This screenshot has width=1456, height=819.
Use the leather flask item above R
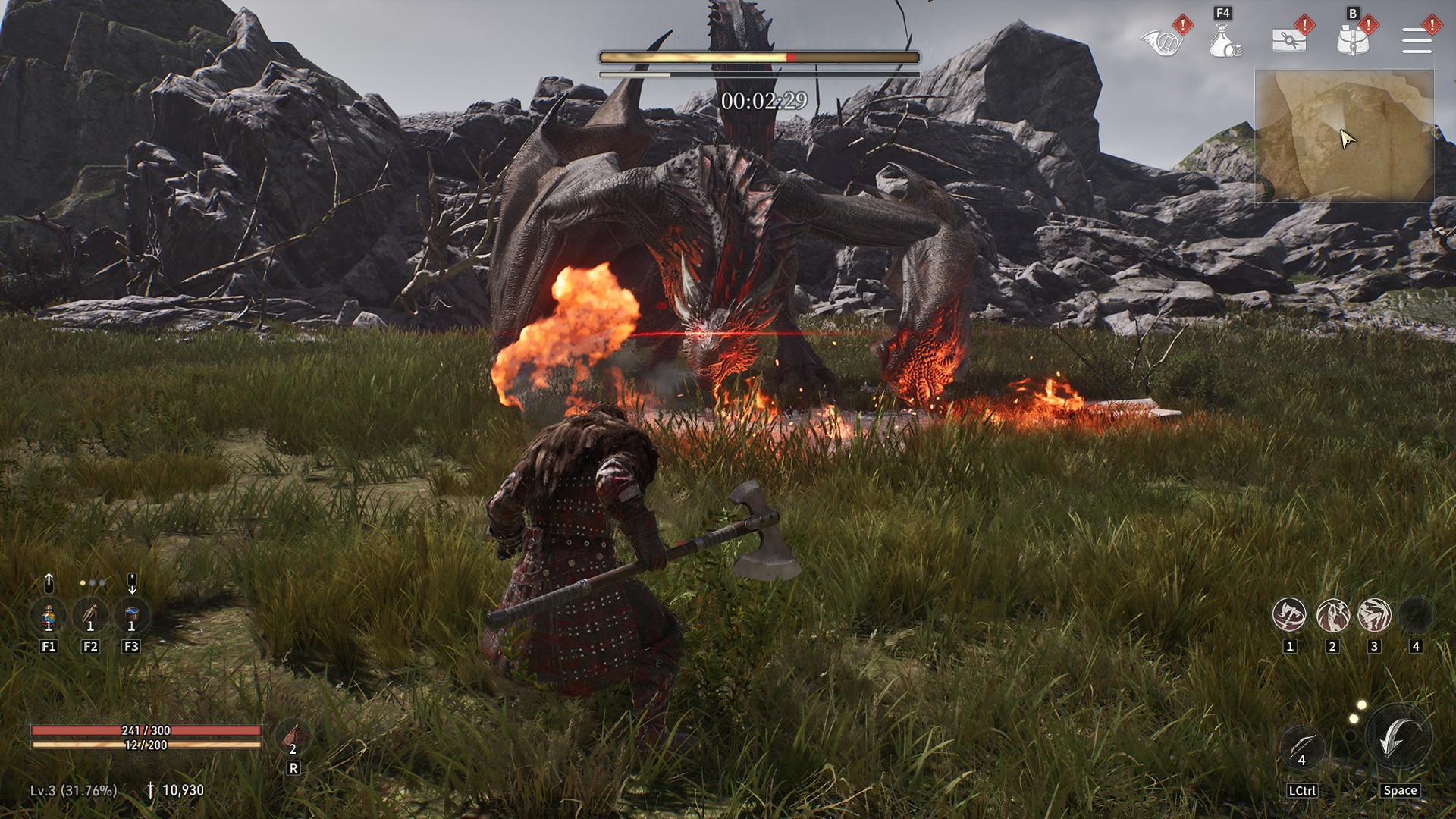click(x=293, y=736)
